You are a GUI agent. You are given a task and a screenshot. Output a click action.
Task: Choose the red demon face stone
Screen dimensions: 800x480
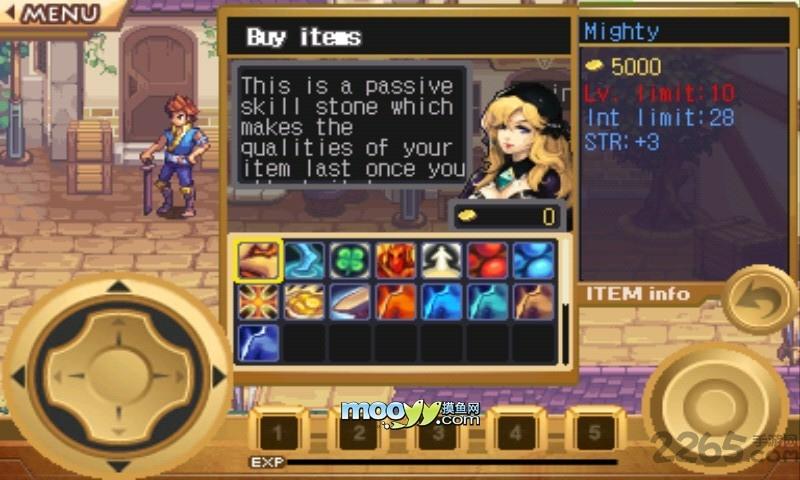point(395,260)
